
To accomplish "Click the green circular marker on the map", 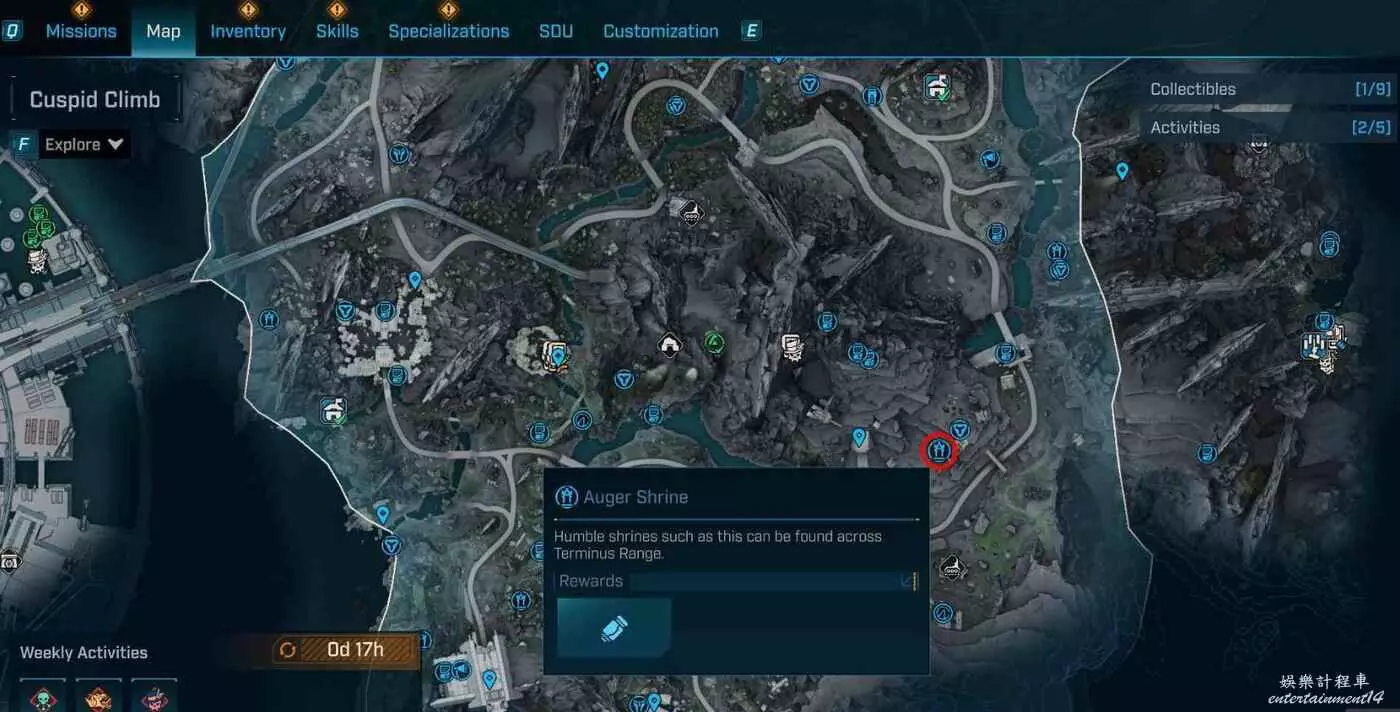I will 713,342.
